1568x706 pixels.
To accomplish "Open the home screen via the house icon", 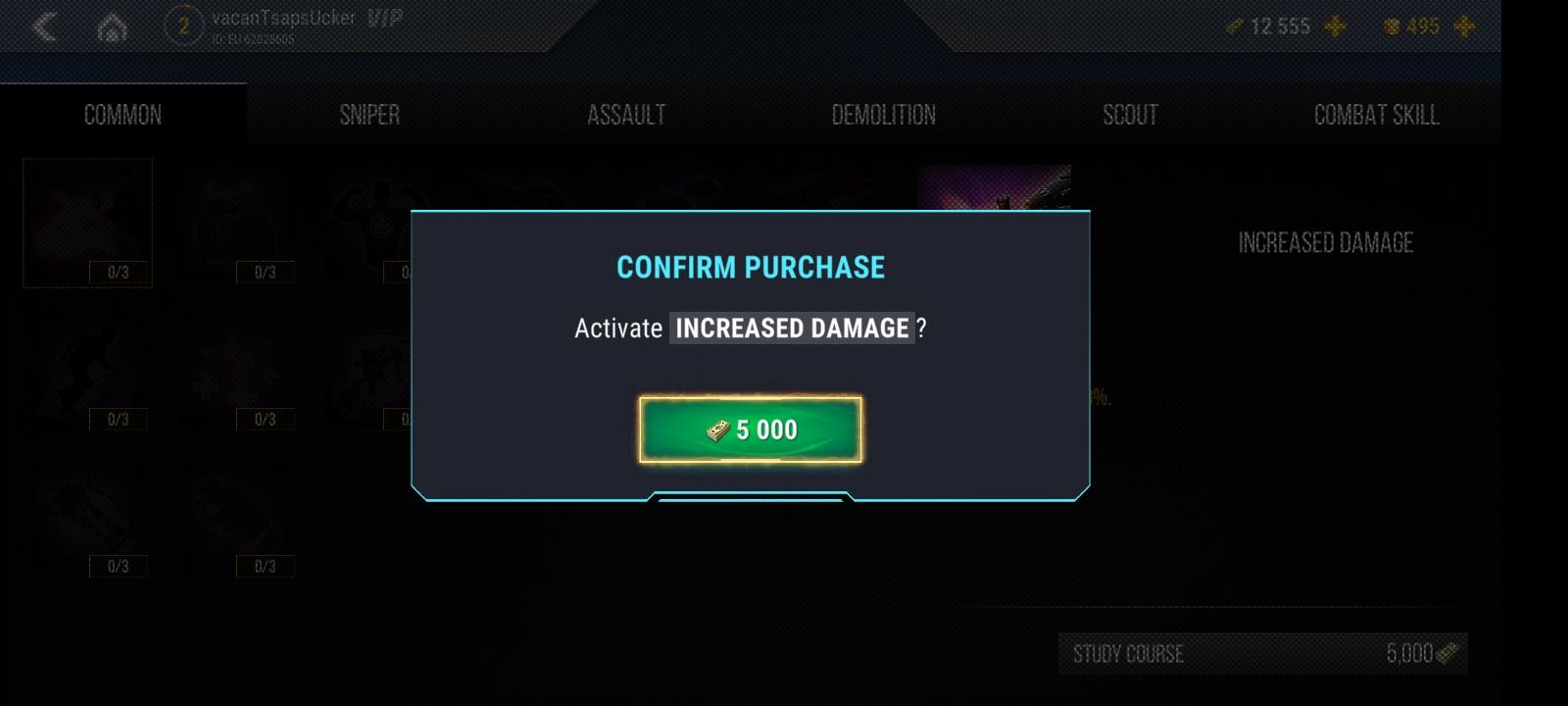I will [112, 26].
